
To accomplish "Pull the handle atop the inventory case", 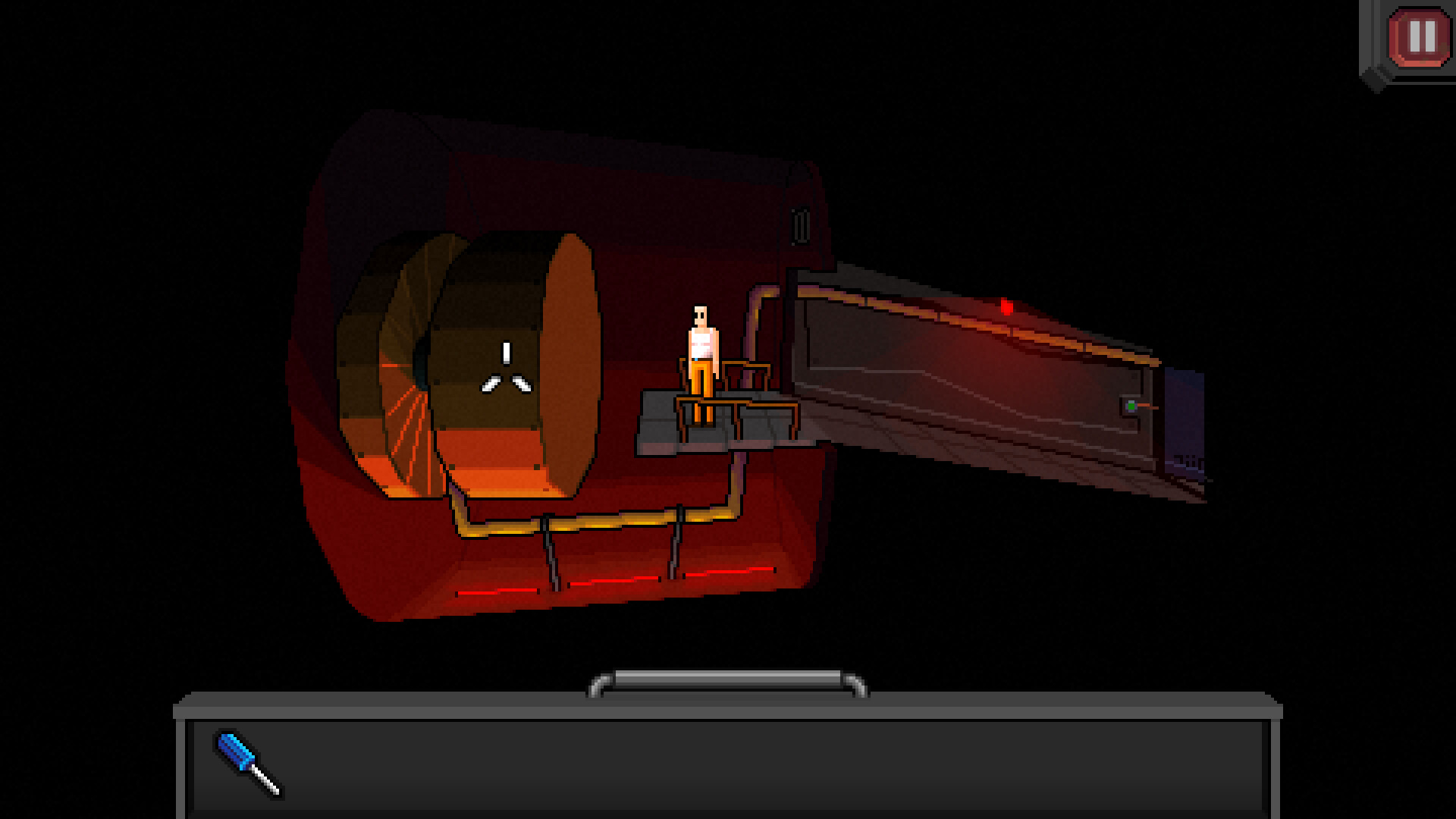I will [x=726, y=679].
